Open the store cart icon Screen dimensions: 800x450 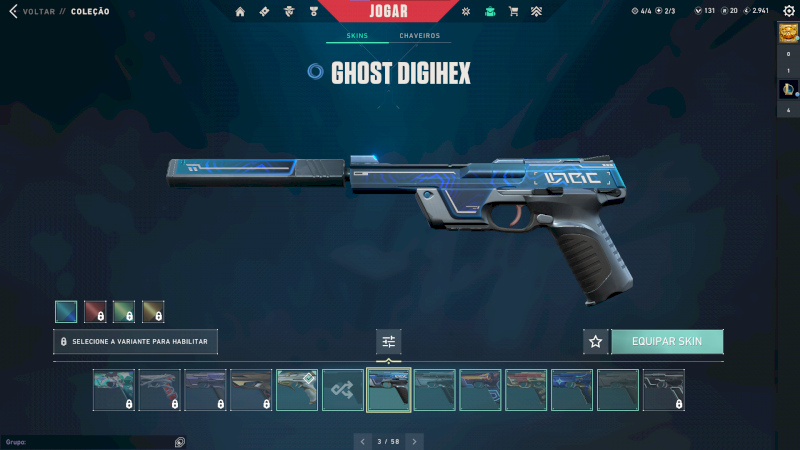pyautogui.click(x=513, y=11)
